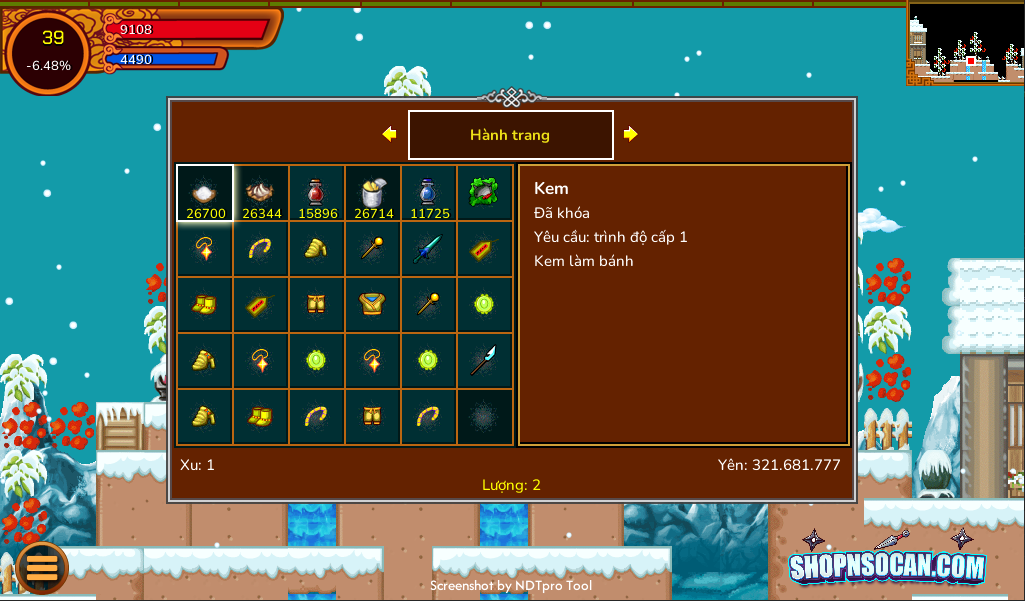Select the Kem item stack of 26700

205,193
